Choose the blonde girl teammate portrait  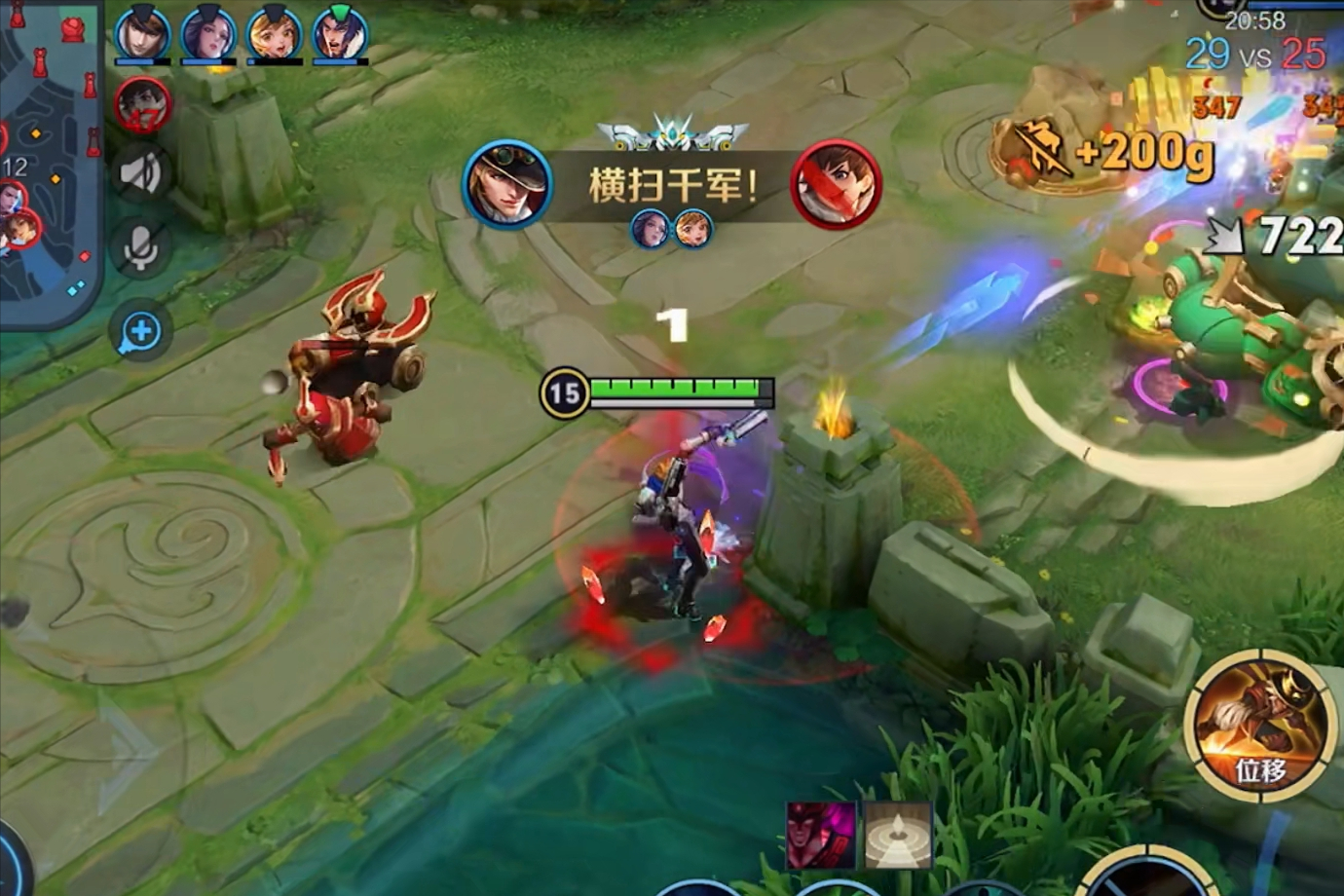pyautogui.click(x=274, y=34)
